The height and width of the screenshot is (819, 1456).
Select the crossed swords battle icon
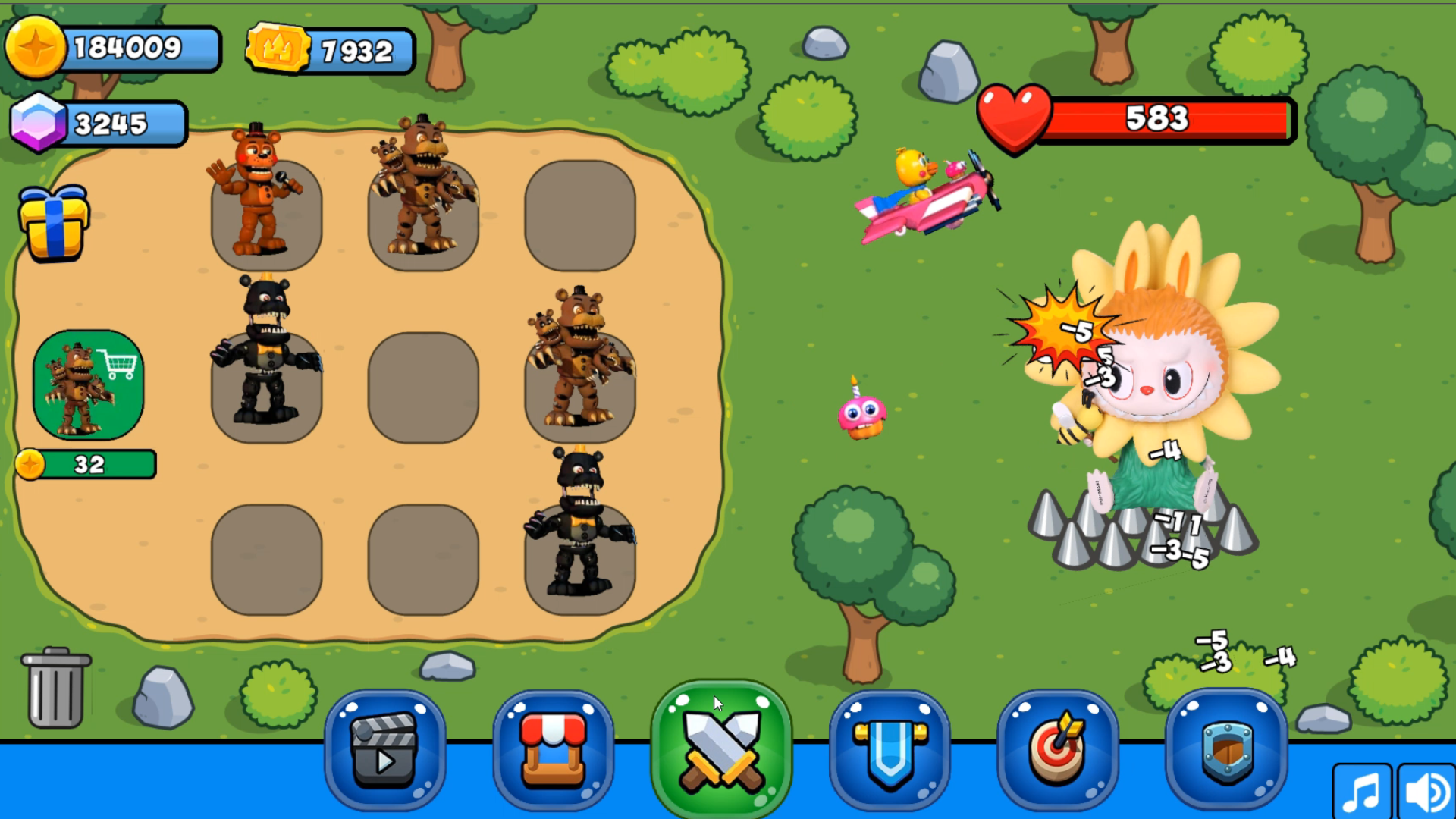point(721,751)
